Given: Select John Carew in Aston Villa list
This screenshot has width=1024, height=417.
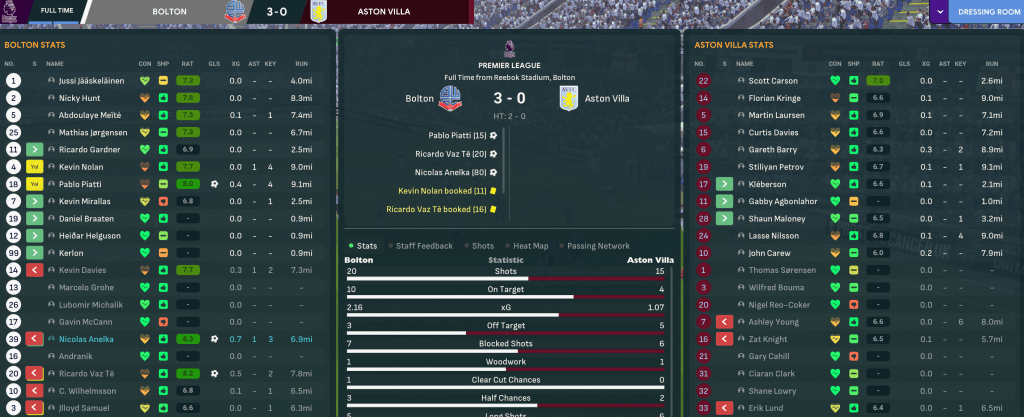Looking at the screenshot, I should [770, 253].
